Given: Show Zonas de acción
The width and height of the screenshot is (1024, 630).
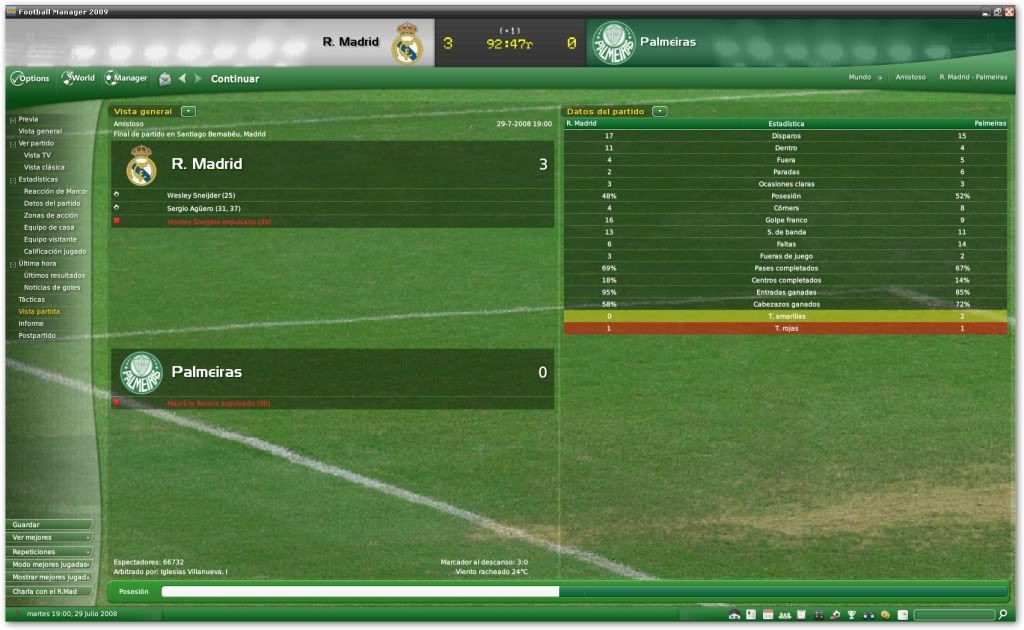Looking at the screenshot, I should 51,215.
